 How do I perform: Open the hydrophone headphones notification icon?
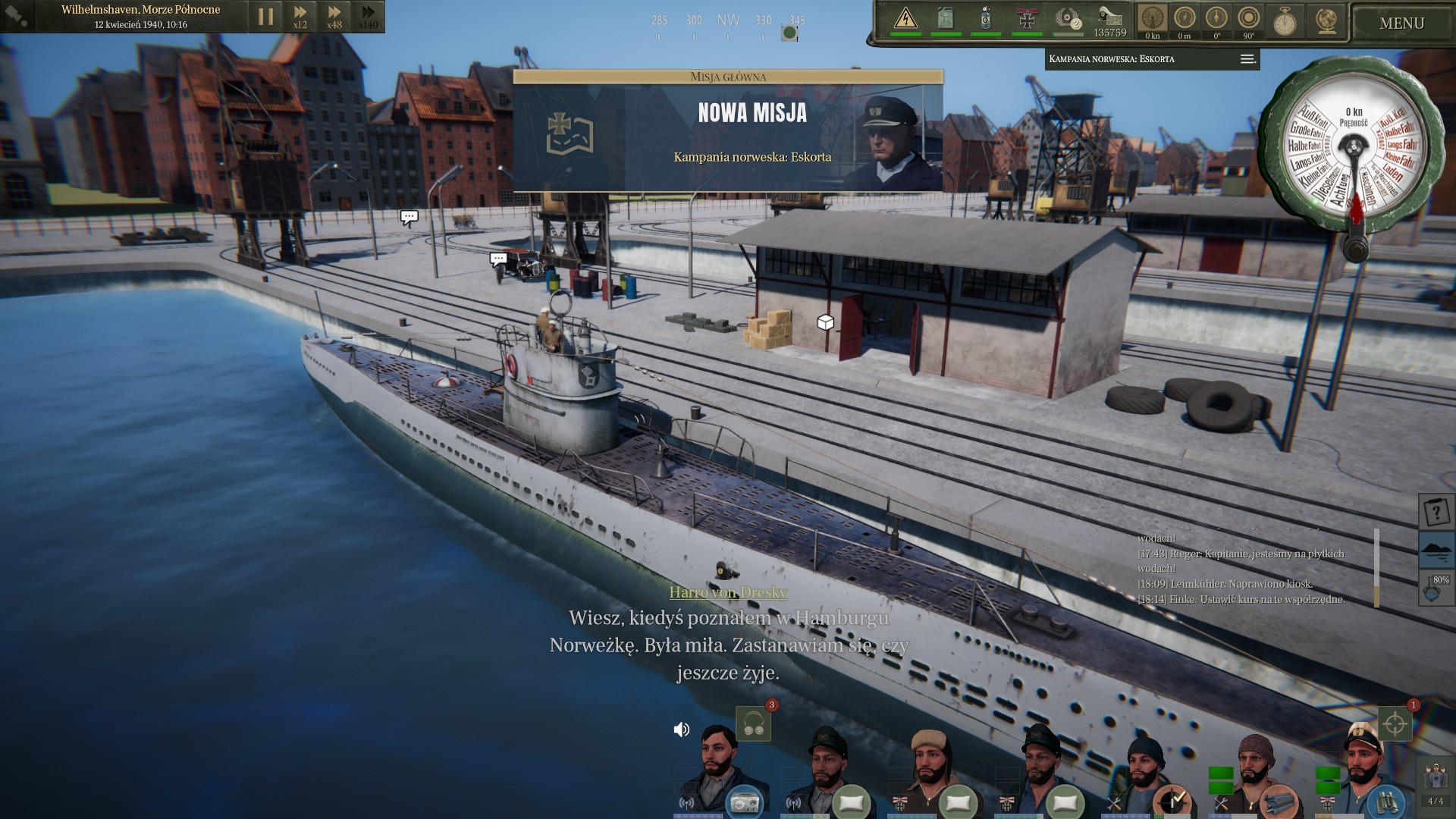753,724
